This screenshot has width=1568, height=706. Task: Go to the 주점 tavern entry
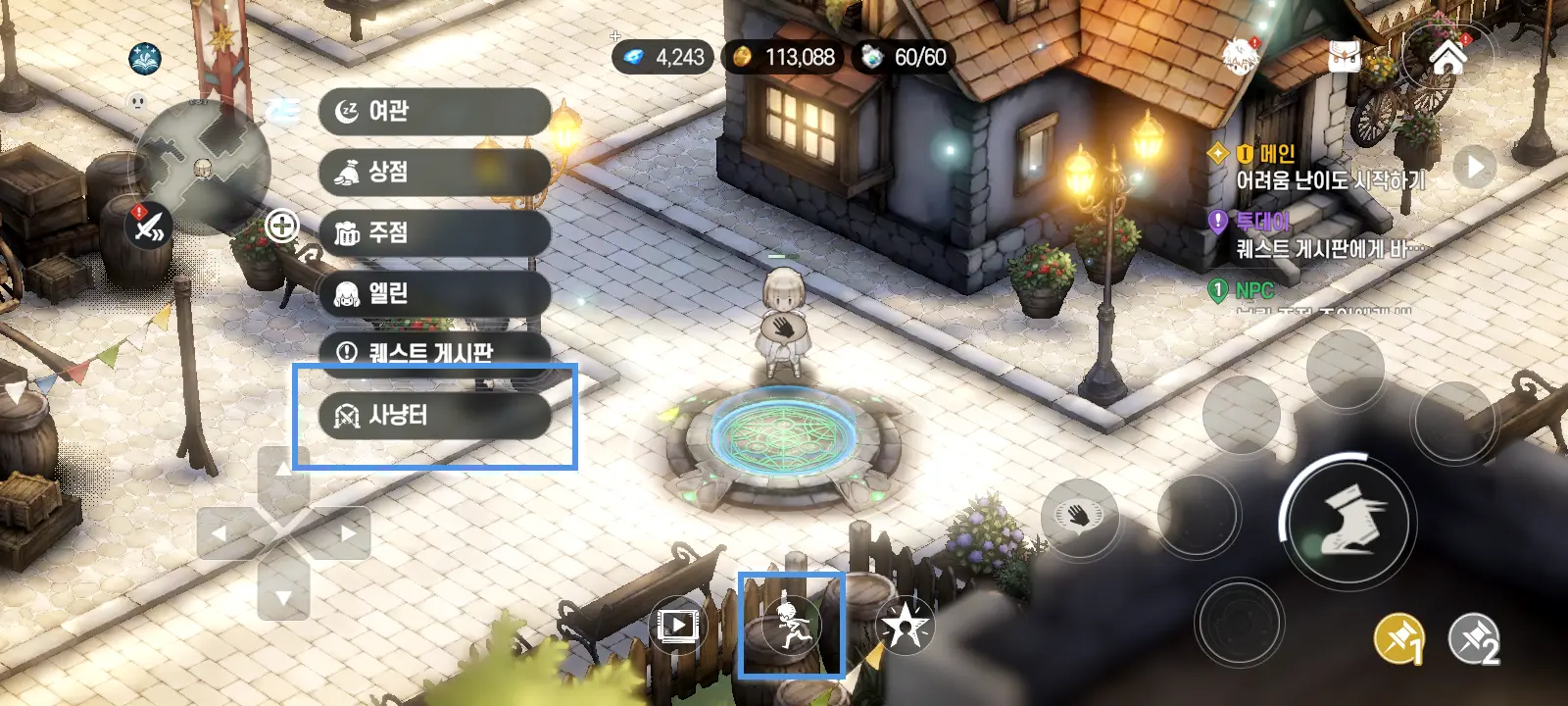[x=433, y=233]
